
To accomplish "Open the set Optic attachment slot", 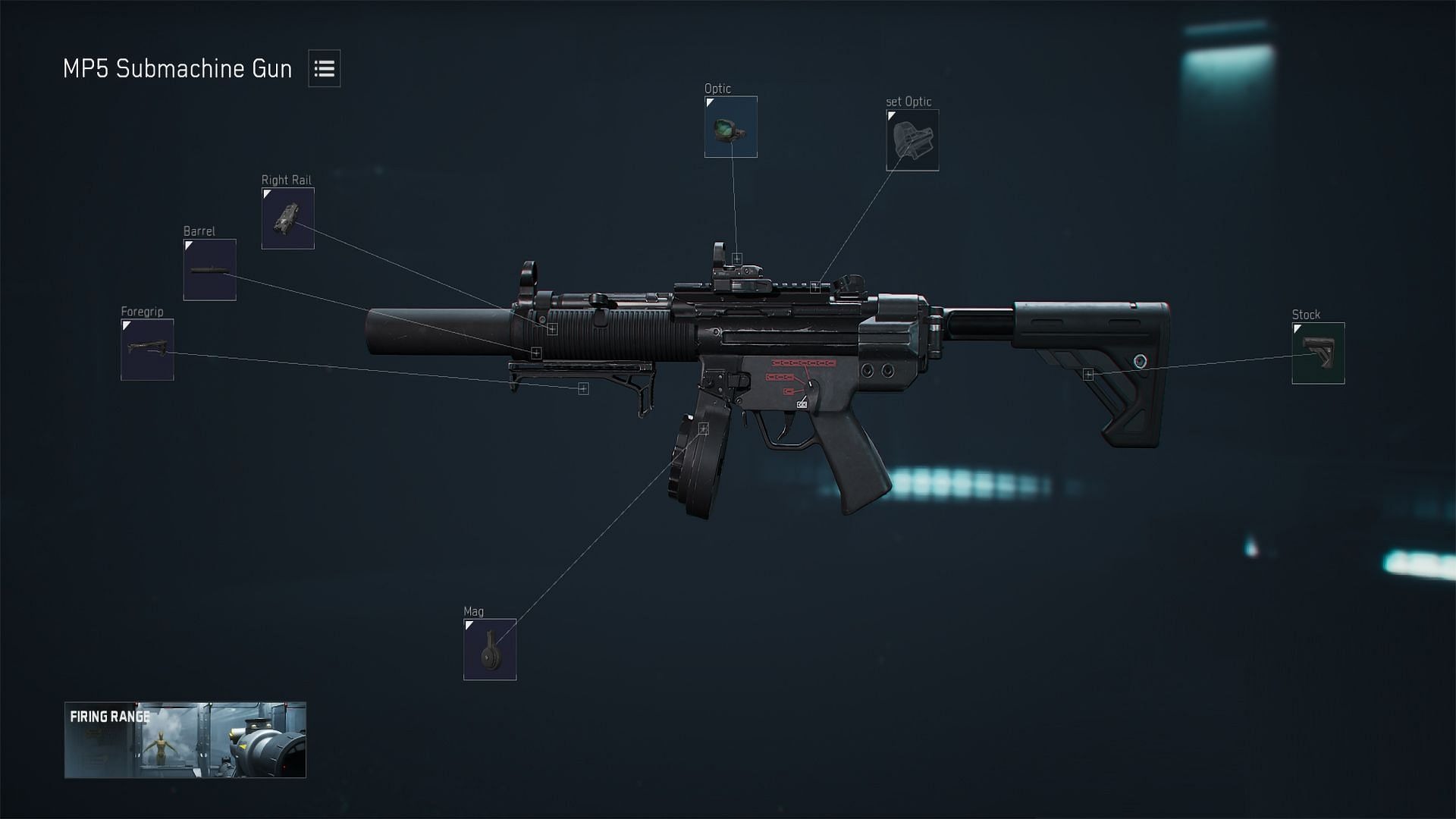I will click(x=912, y=140).
